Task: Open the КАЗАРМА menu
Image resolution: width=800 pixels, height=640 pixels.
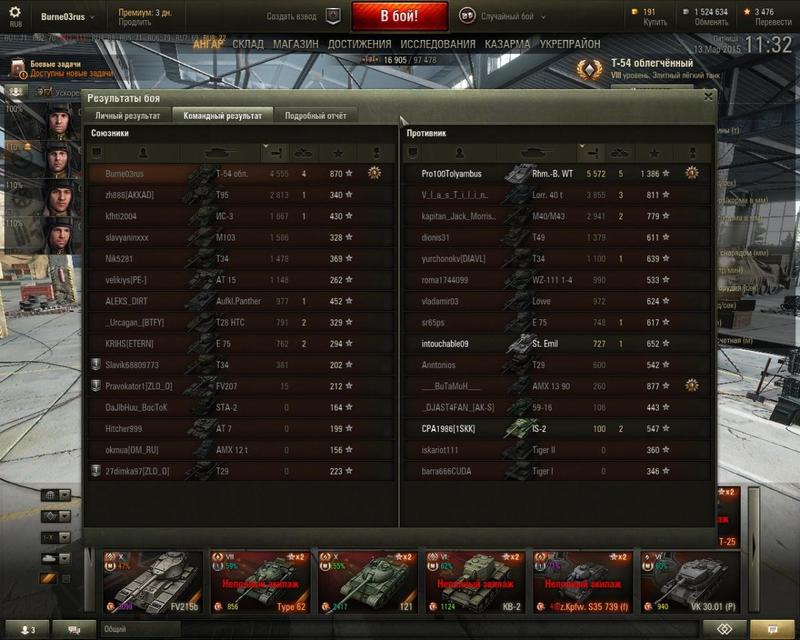Action: [x=508, y=45]
